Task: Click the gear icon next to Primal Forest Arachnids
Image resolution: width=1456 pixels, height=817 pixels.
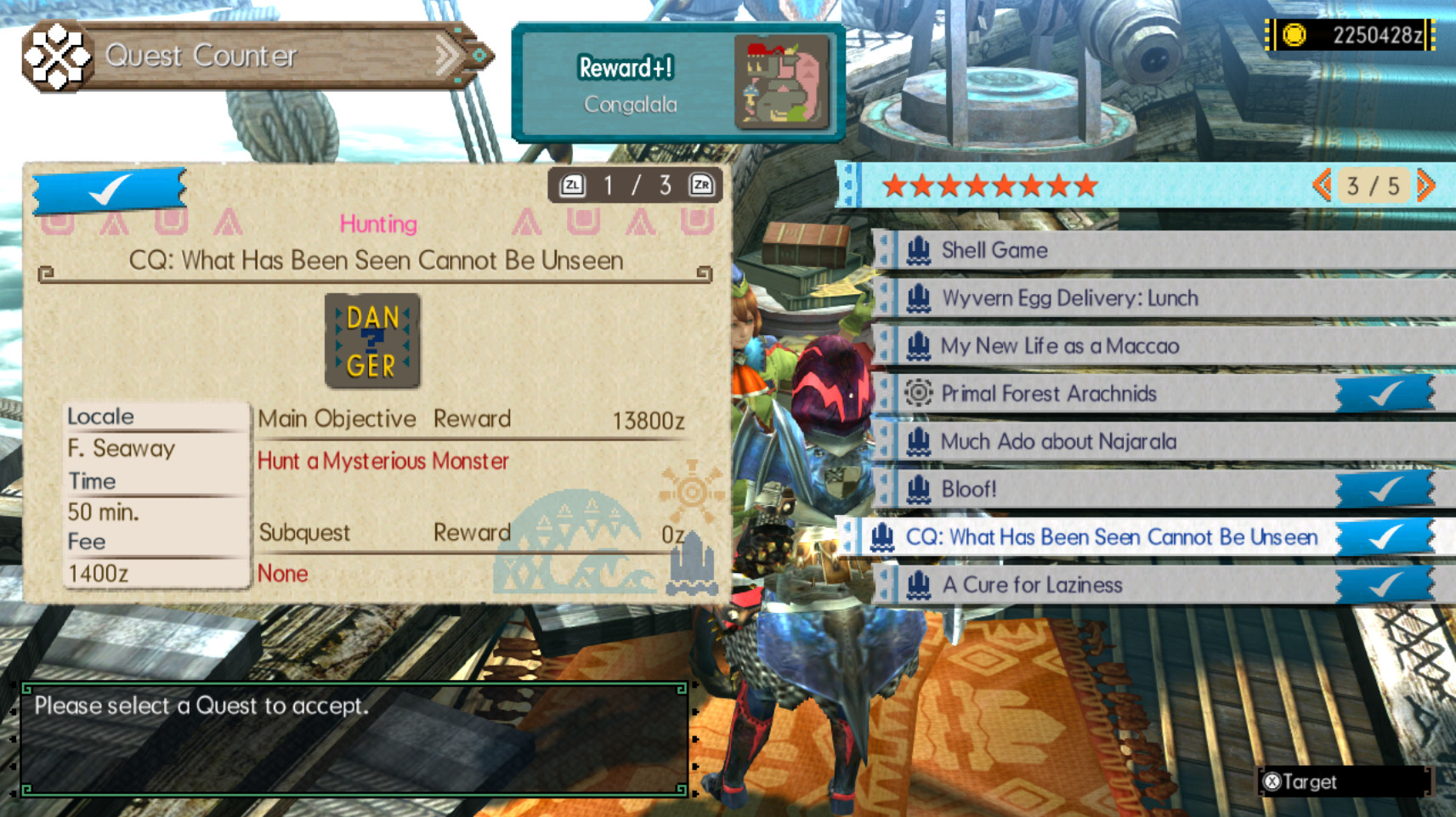Action: [x=917, y=393]
